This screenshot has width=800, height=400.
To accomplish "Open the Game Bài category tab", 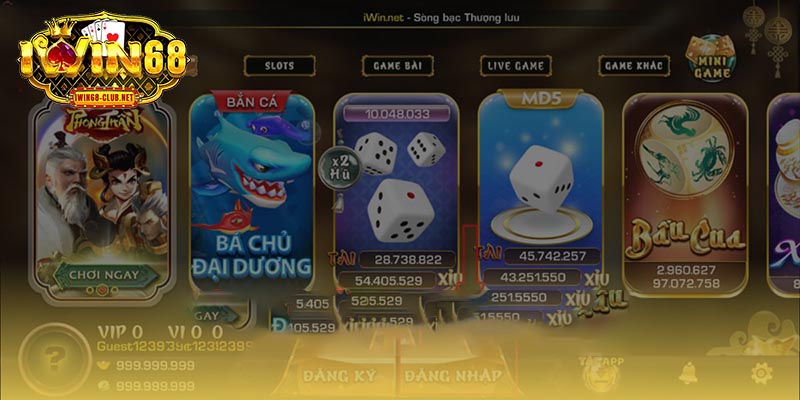I will pyautogui.click(x=397, y=65).
